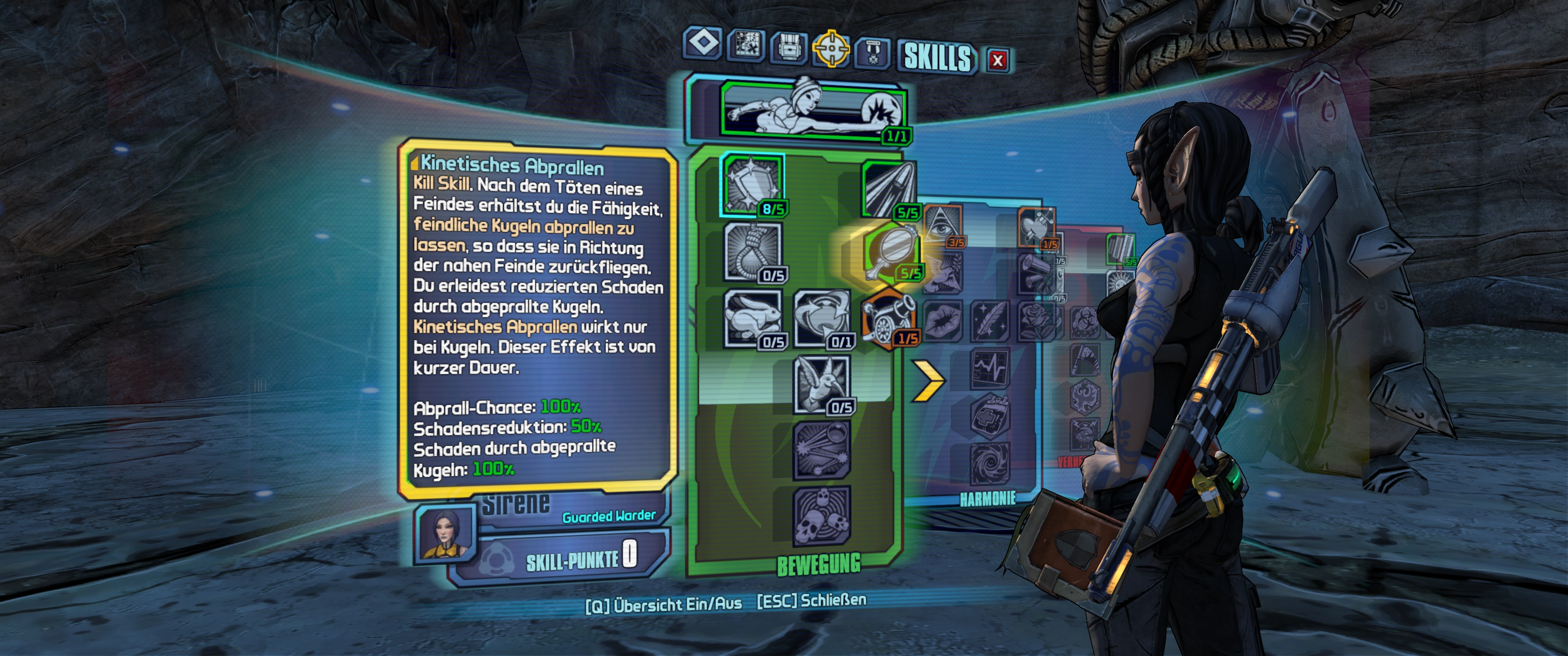Close the Skills menu with the red X

[997, 60]
